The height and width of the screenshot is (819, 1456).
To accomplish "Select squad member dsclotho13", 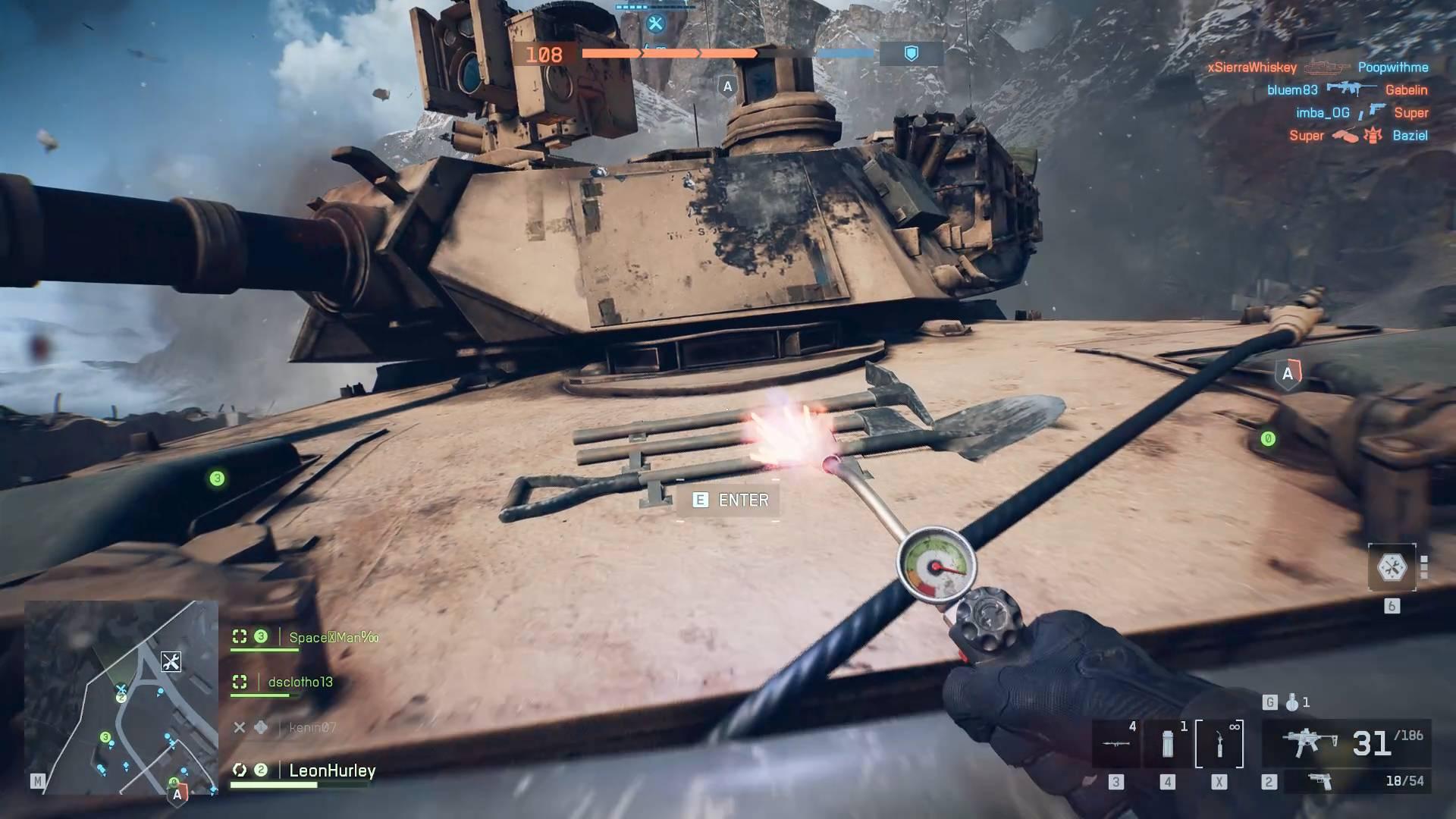I will point(300,682).
